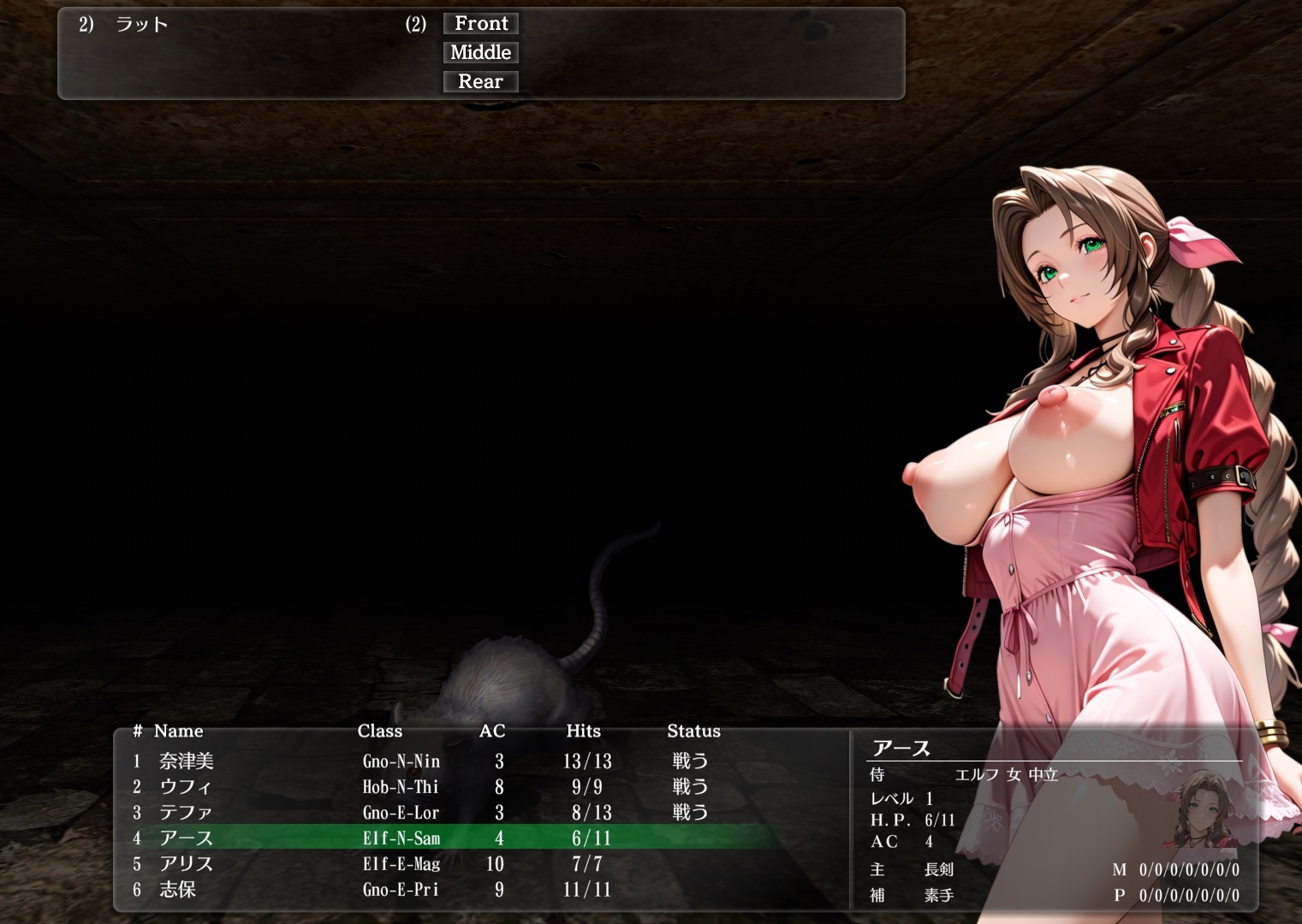This screenshot has height=924, width=1302.
Task: Pick the Rear row option
Action: tap(481, 82)
